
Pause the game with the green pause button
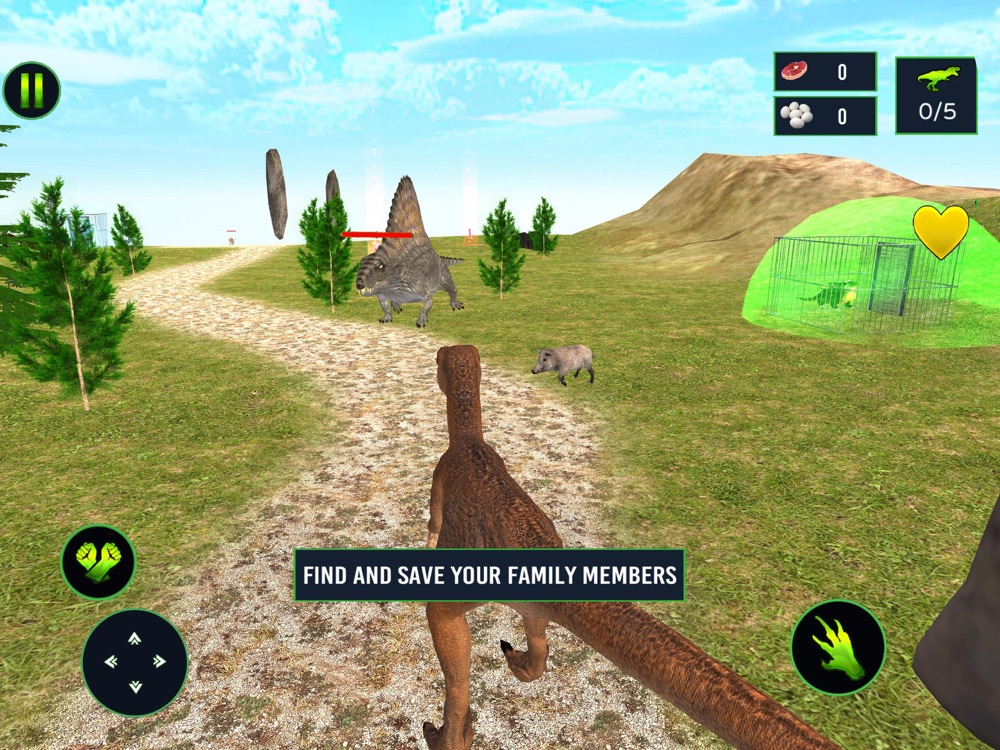click(x=32, y=90)
